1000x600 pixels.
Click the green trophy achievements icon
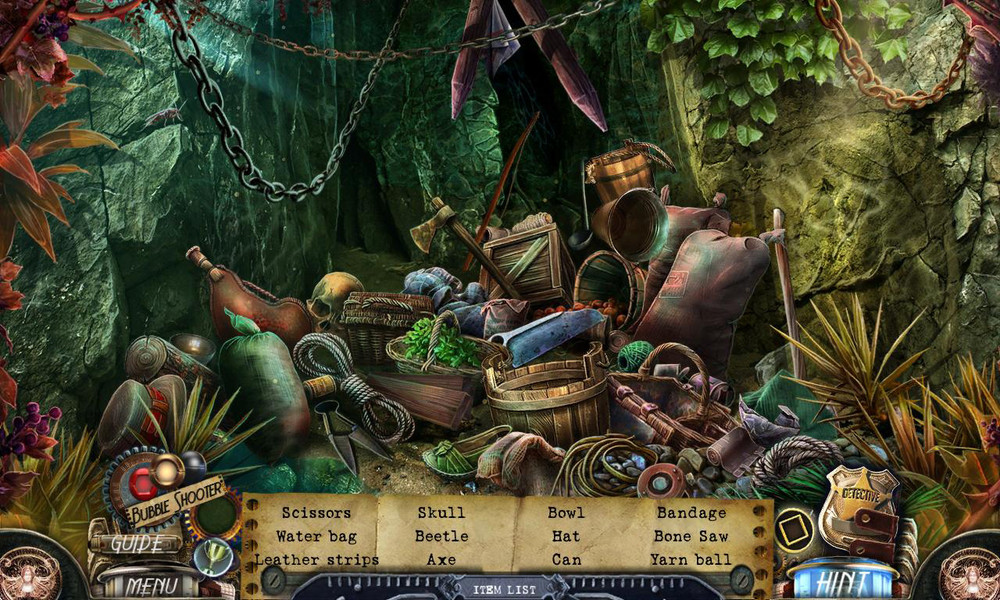(212, 557)
